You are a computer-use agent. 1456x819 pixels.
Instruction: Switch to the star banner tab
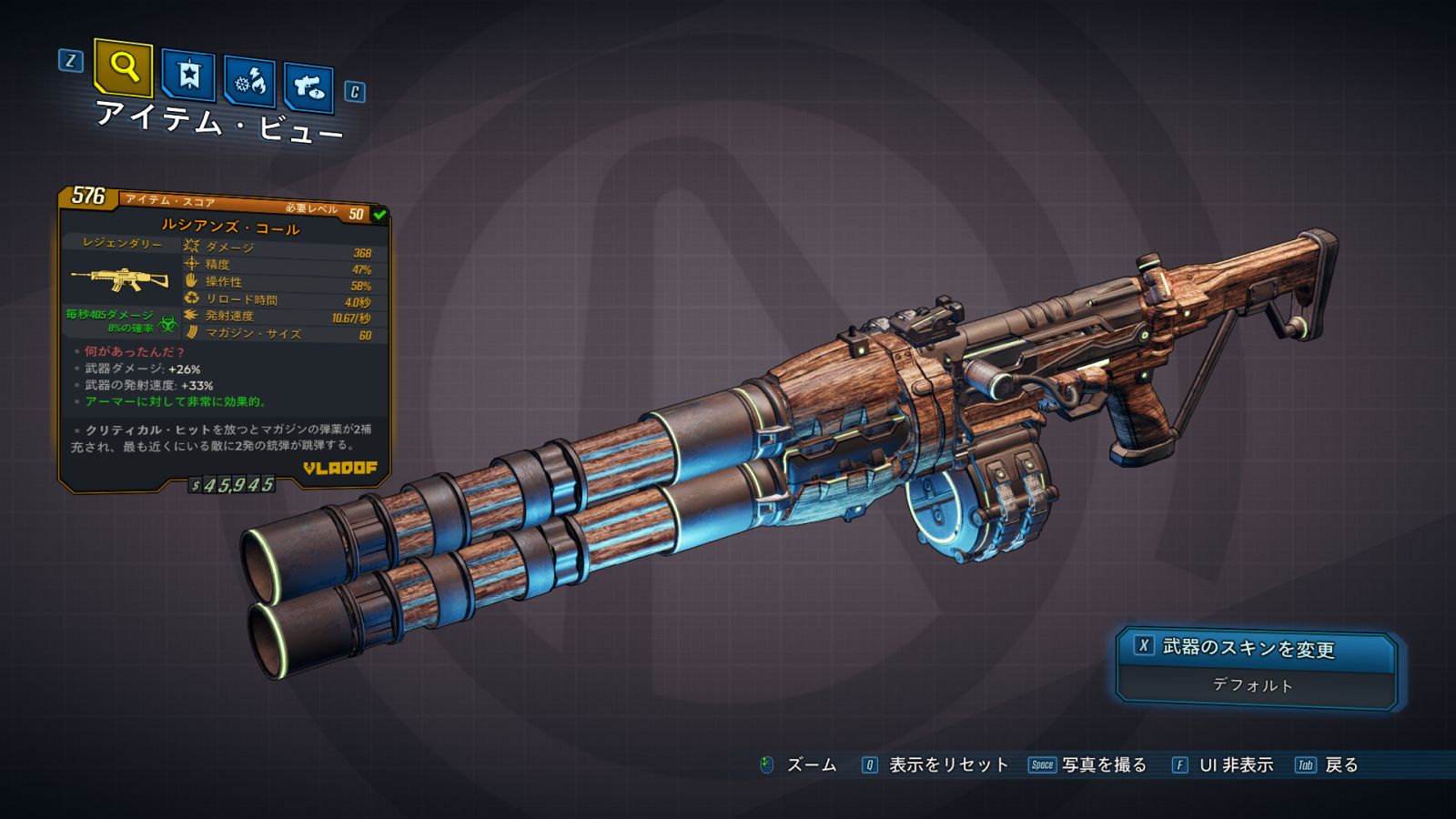coord(188,76)
